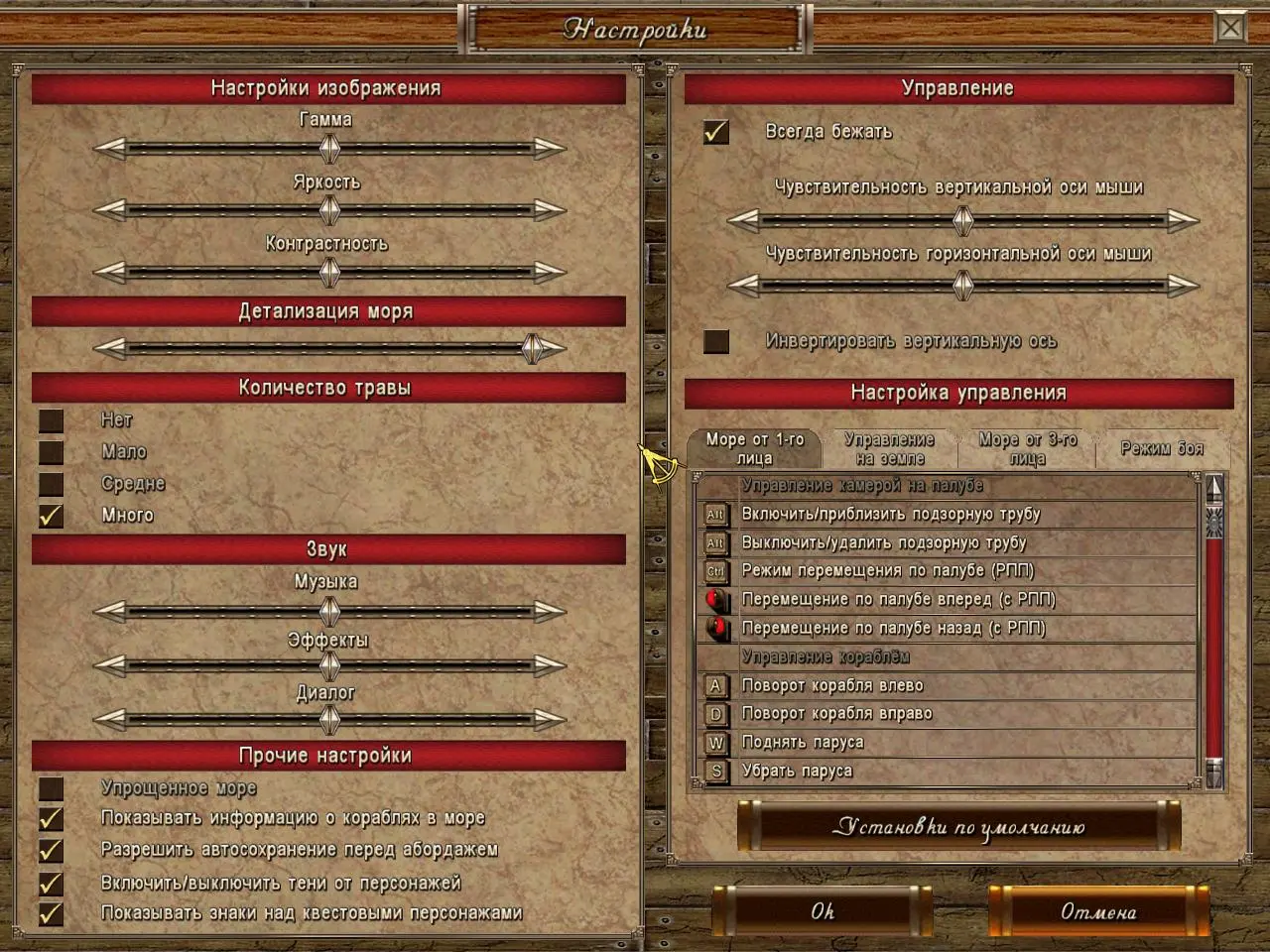The width and height of the screenshot is (1270, 952).
Task: Set grass amount to Мало
Action: [52, 452]
